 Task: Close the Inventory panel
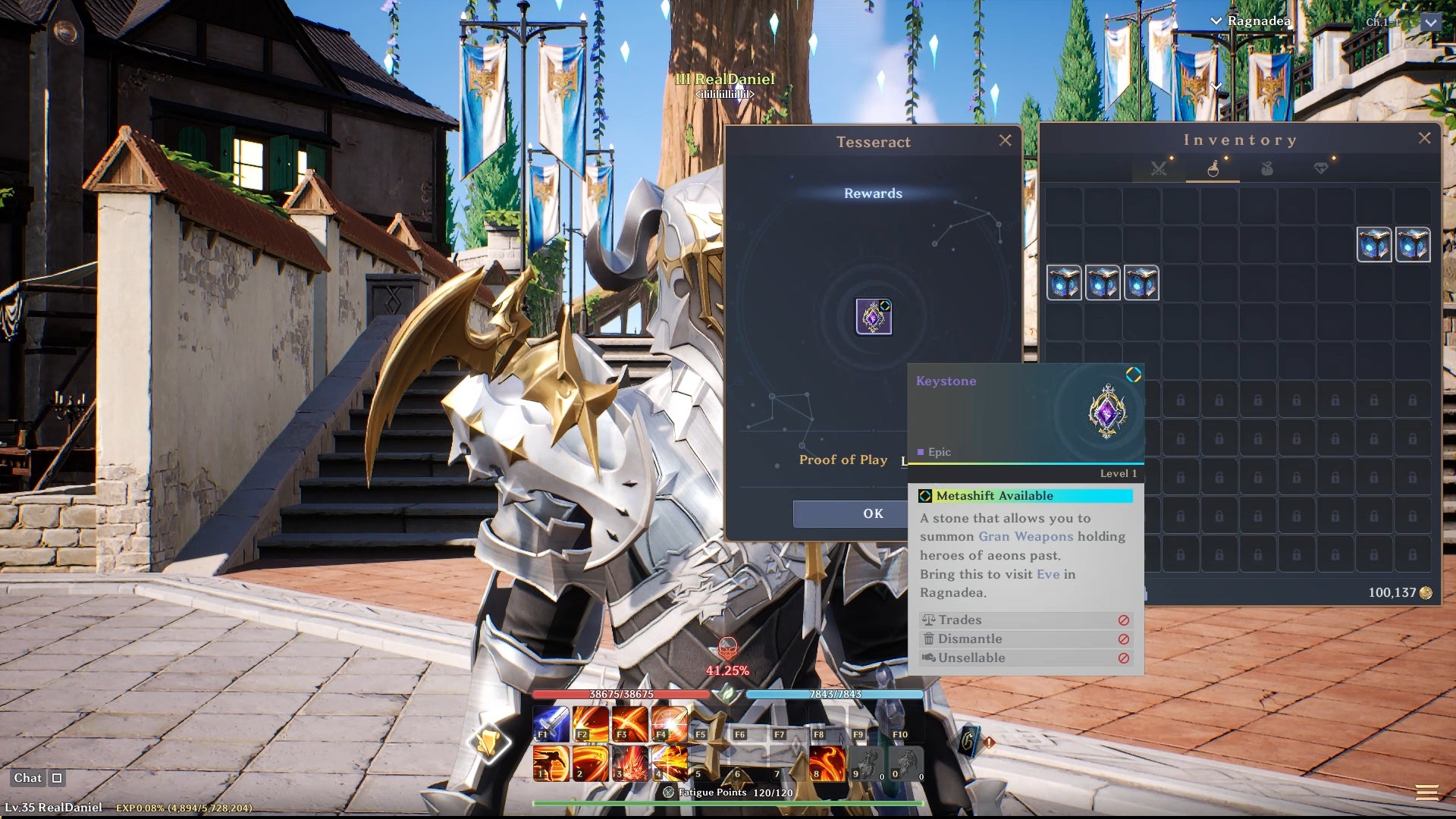tap(1424, 138)
